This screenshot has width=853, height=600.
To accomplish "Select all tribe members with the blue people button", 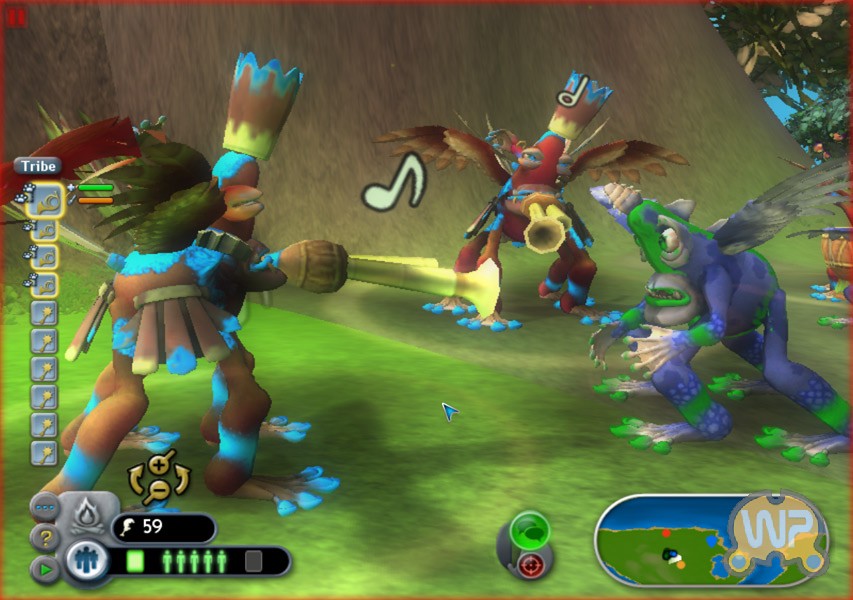I will point(84,562).
